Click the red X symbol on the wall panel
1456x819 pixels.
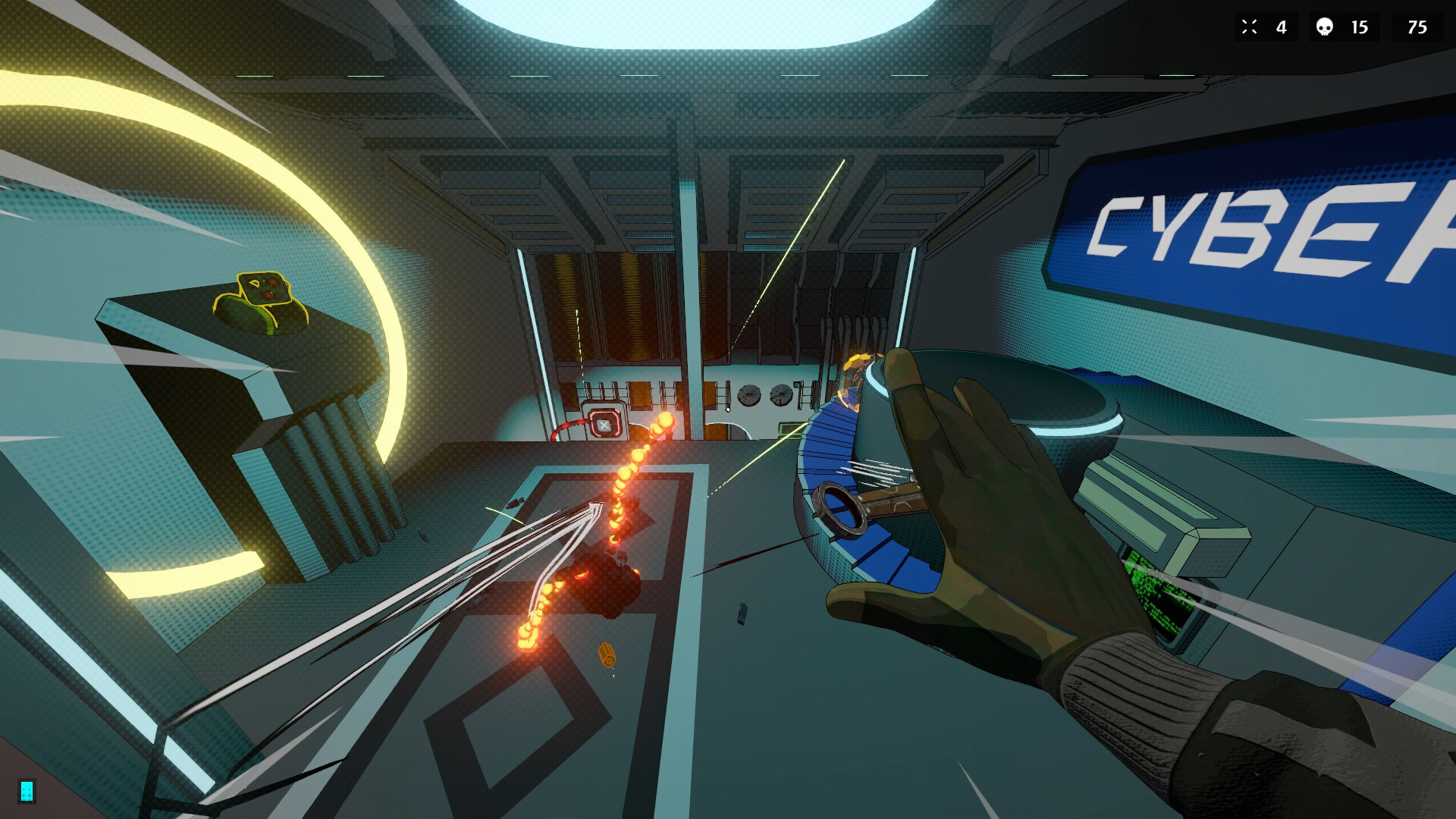point(603,425)
